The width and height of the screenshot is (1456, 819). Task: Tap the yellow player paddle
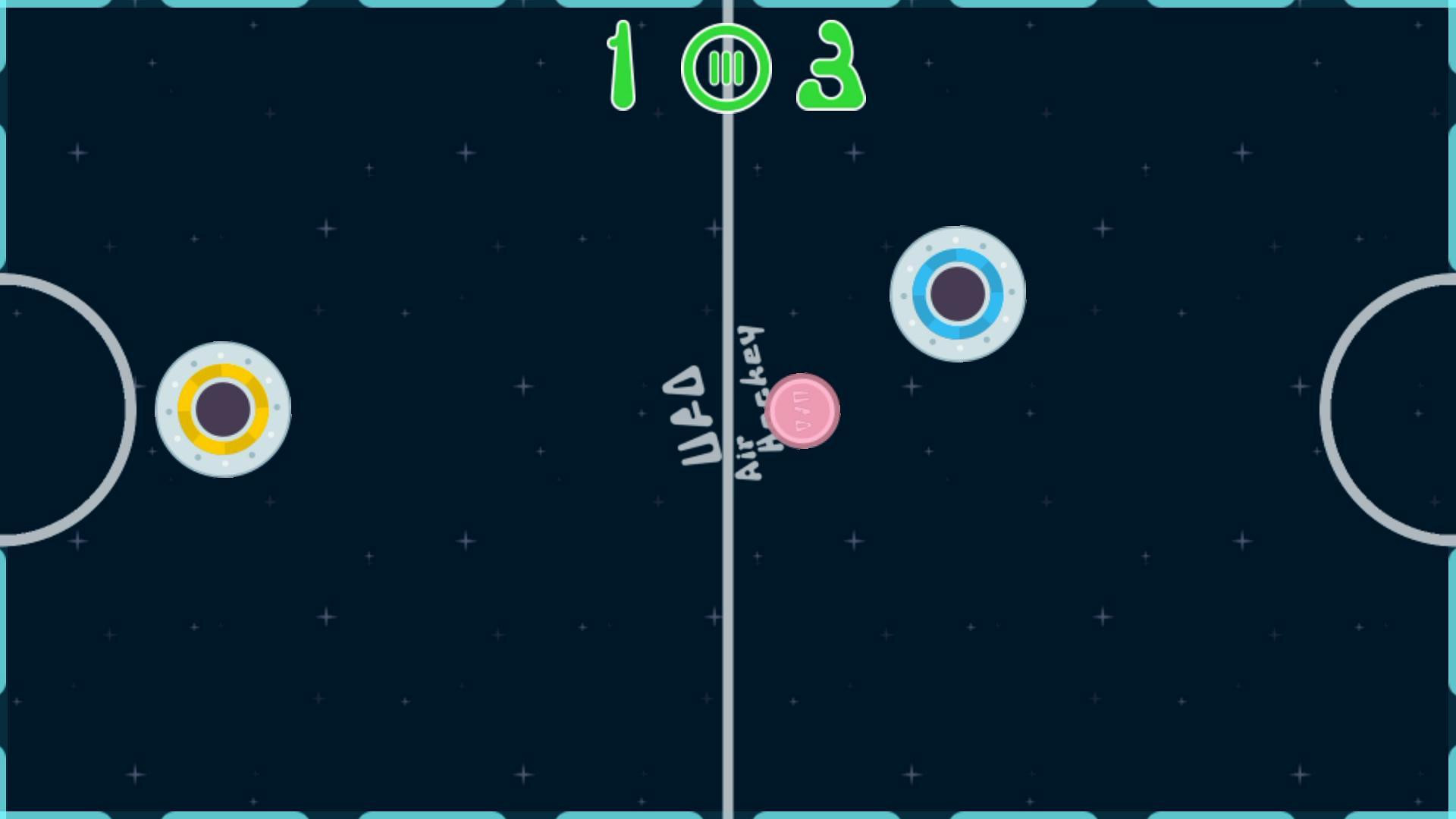point(223,409)
